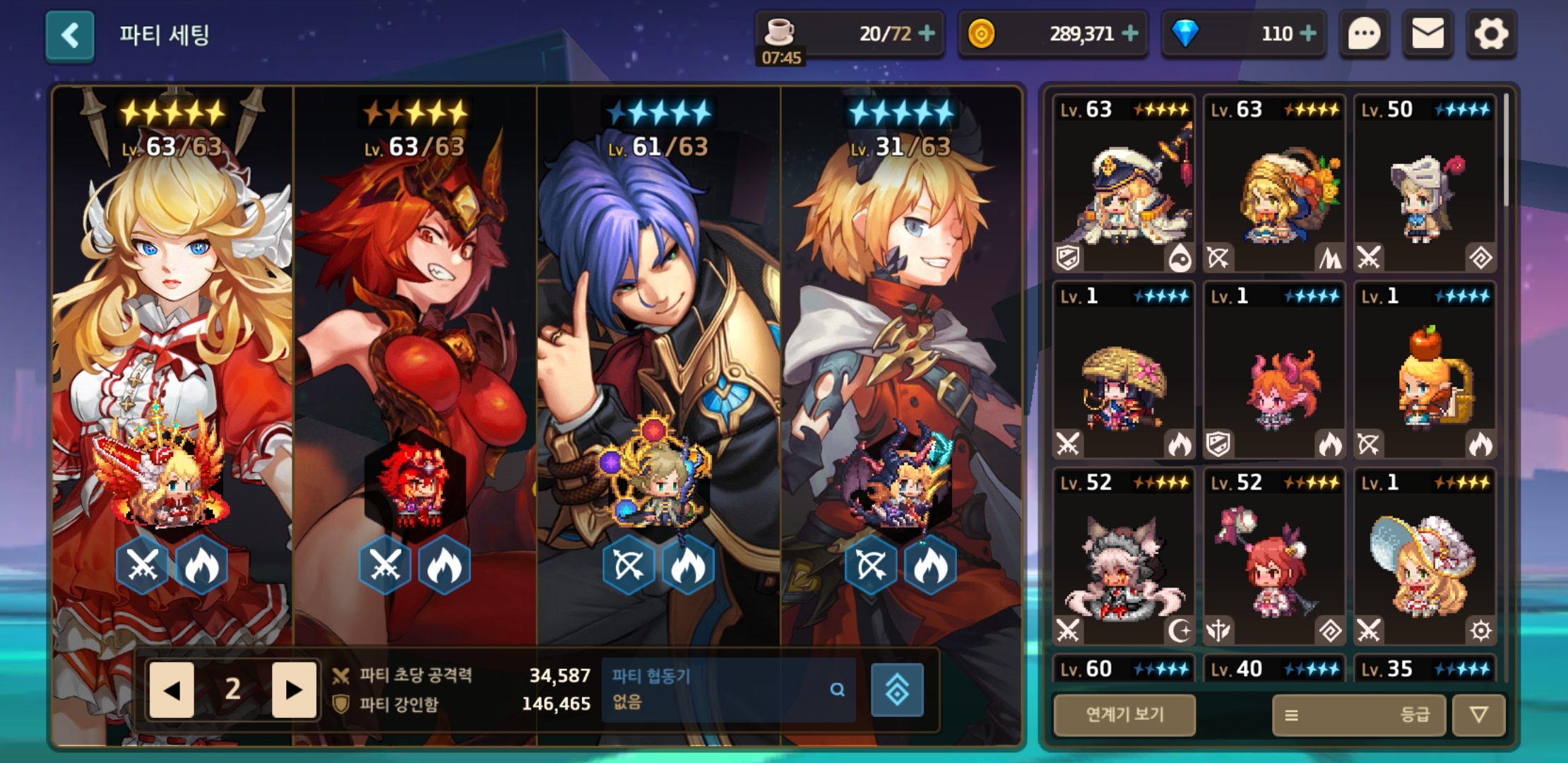Open the 등급 sort dropdown
The width and height of the screenshot is (1568, 763).
[1359, 715]
